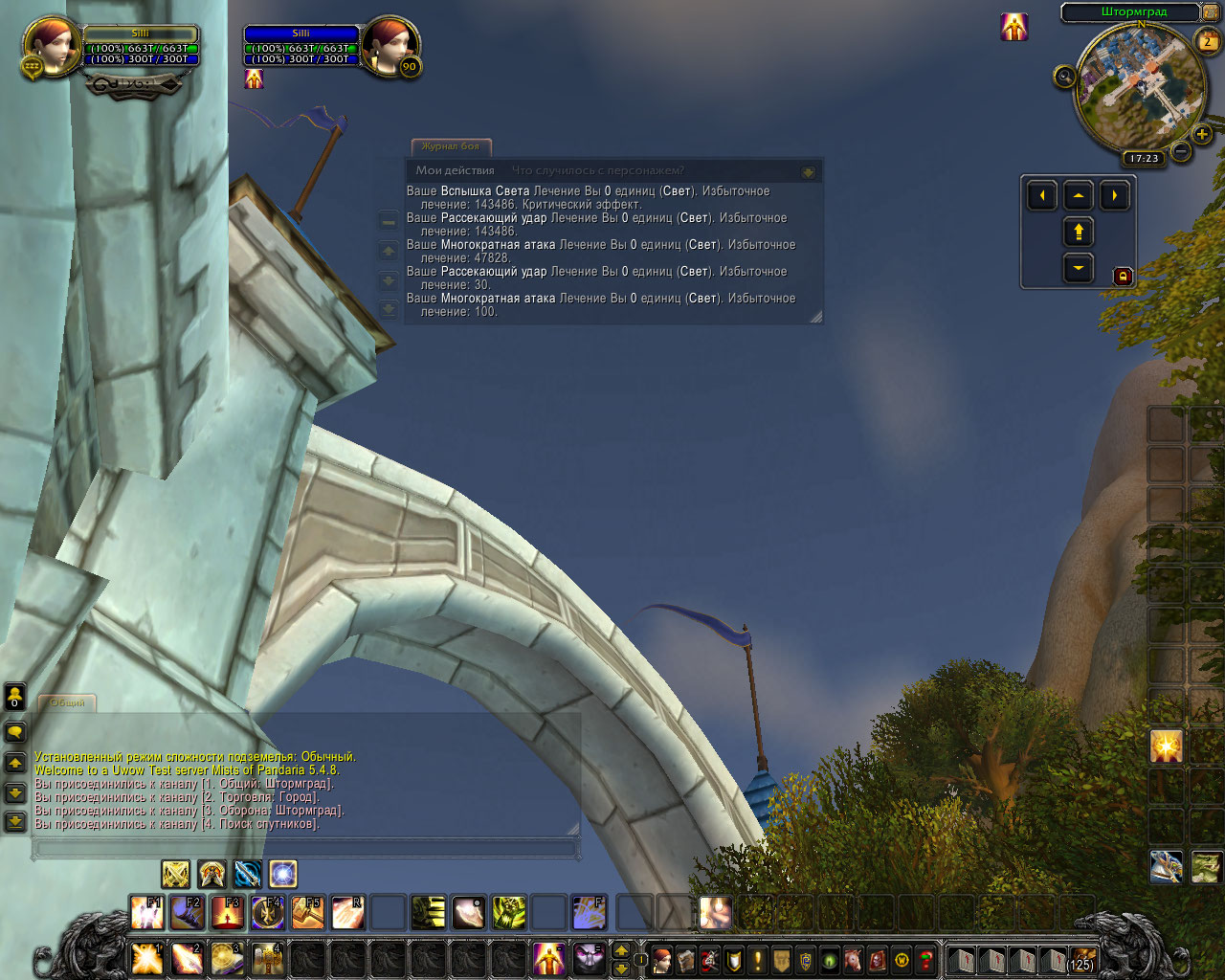Open the world map button beside Штормград

pyautogui.click(x=1210, y=12)
